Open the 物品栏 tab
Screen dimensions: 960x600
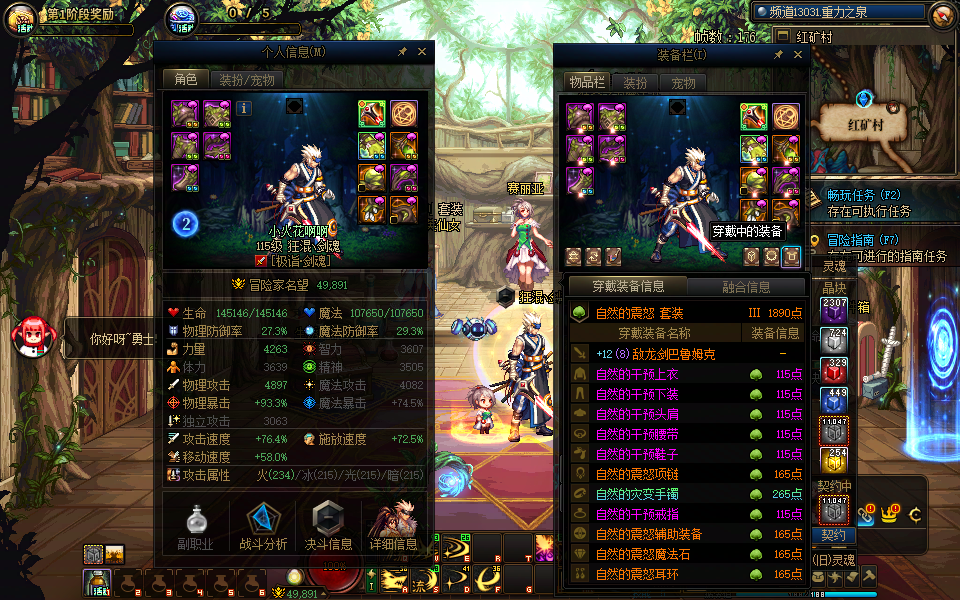(x=587, y=83)
